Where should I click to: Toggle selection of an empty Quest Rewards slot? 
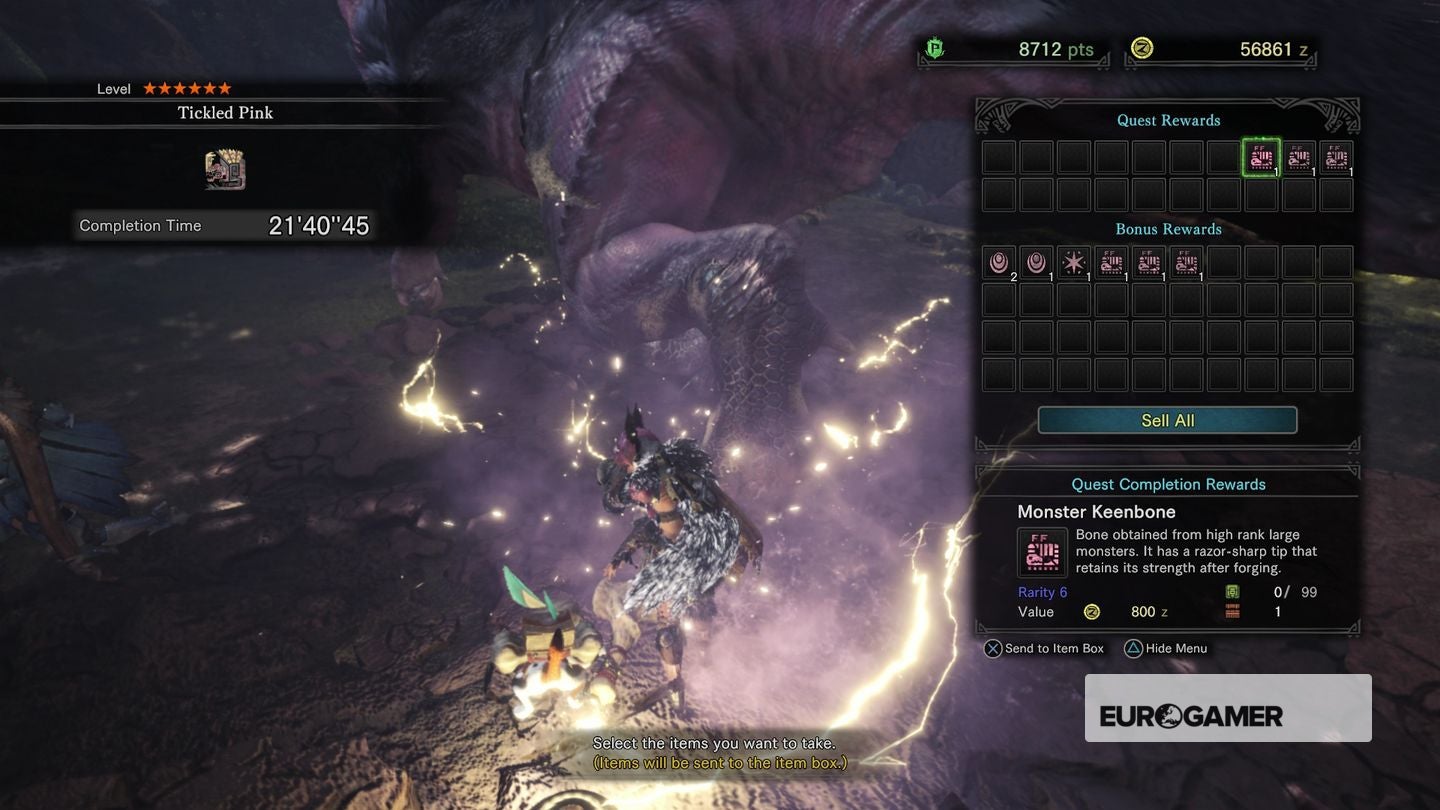[997, 195]
